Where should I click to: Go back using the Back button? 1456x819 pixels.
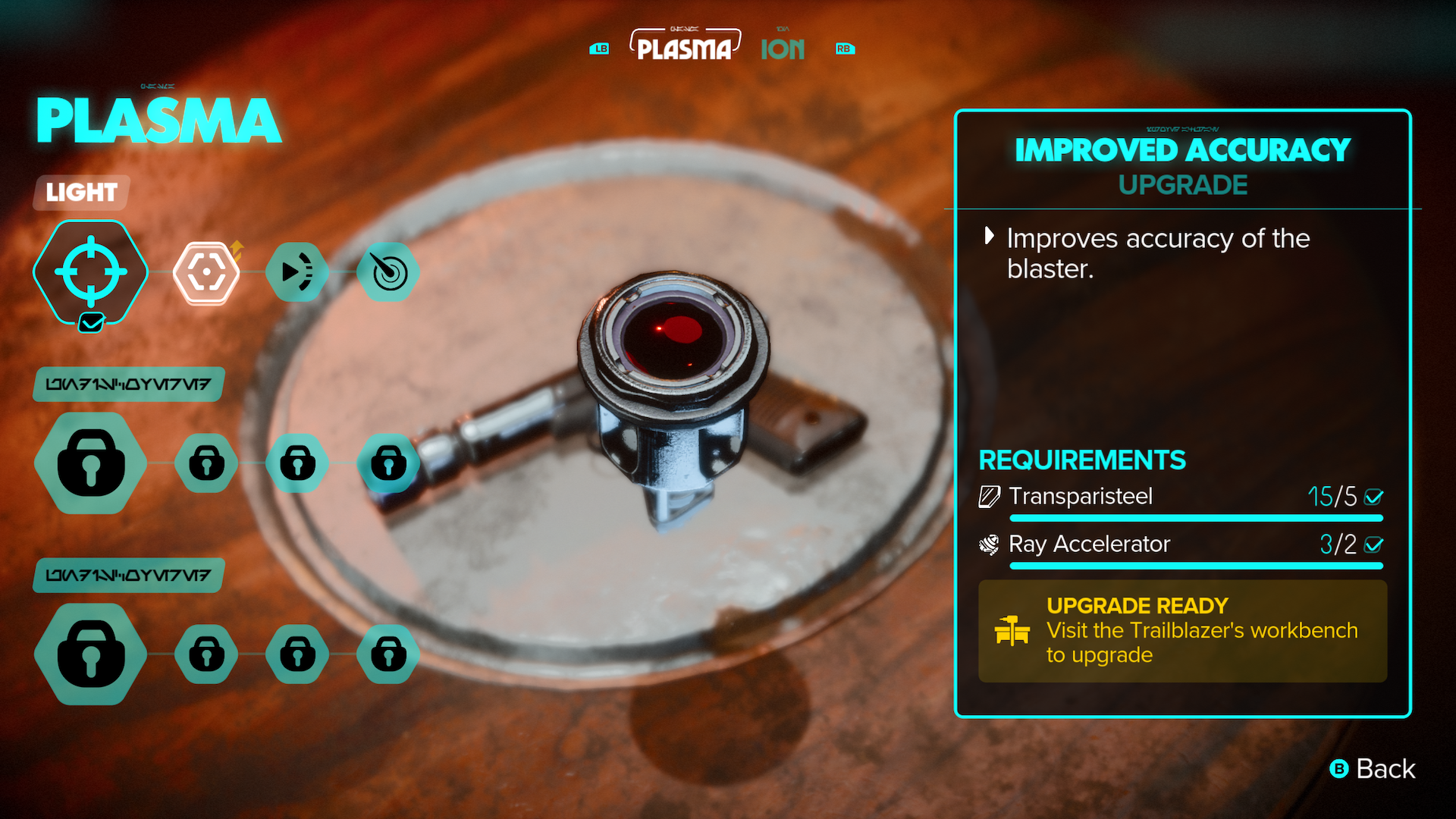coord(1373,769)
